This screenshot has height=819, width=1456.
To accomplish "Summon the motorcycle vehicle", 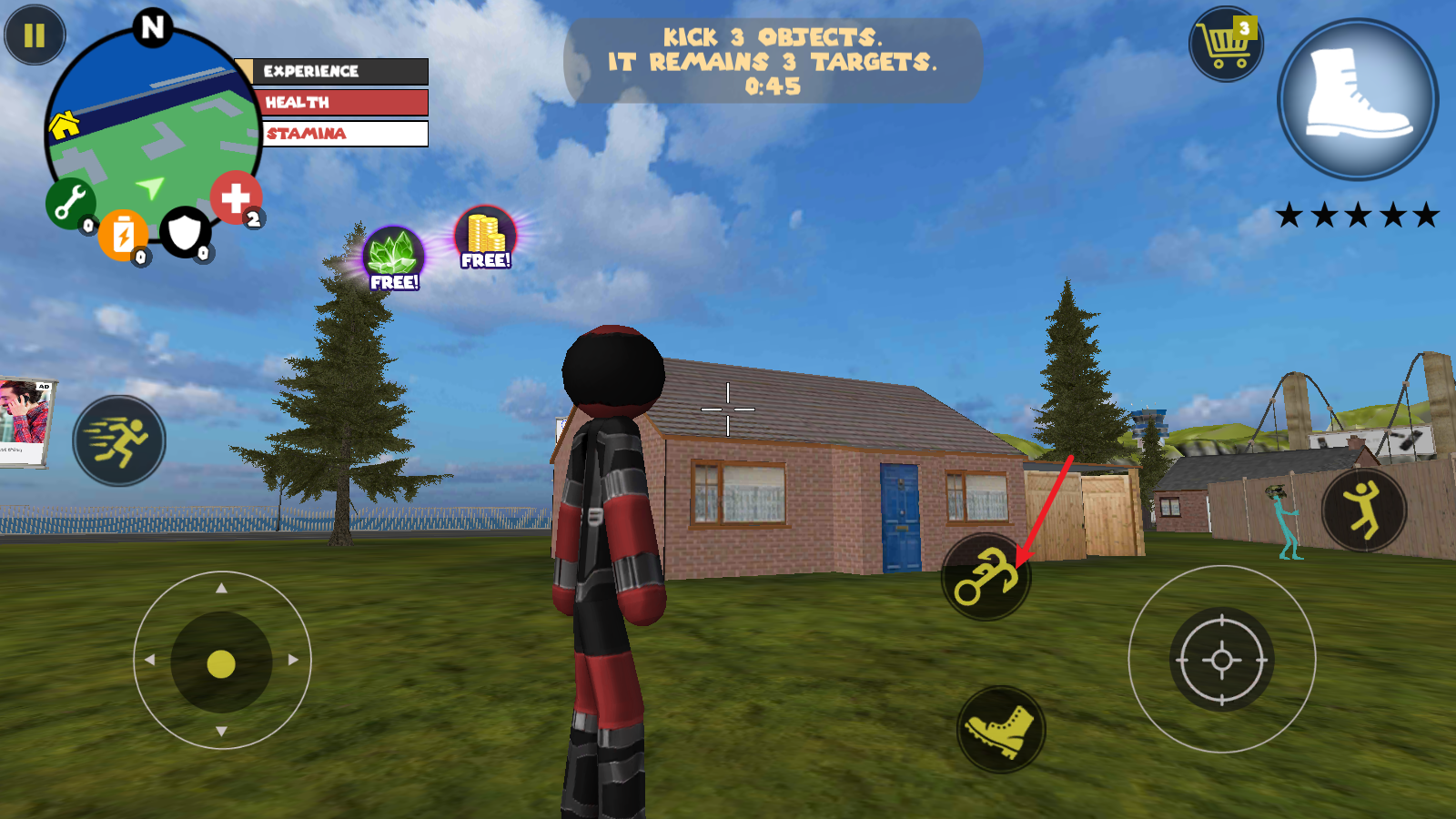I will (985, 578).
